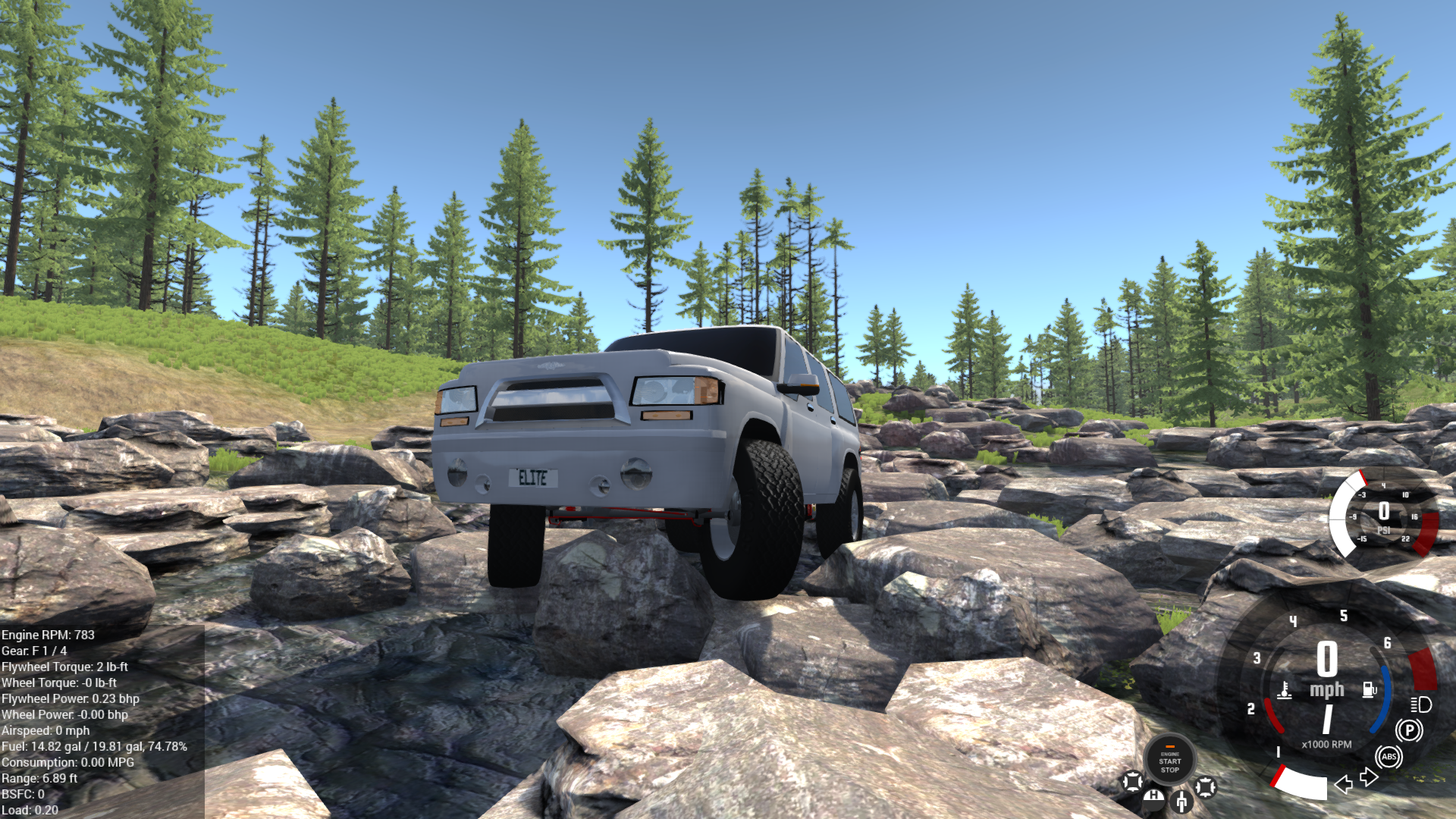Click the x1000 RPM label on the tachometer
Image resolution: width=1456 pixels, height=819 pixels.
pyautogui.click(x=1327, y=744)
